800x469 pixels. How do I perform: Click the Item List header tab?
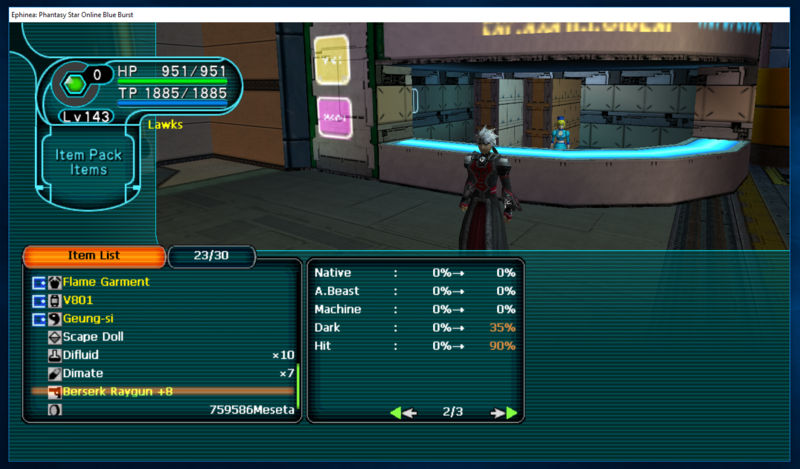click(93, 256)
